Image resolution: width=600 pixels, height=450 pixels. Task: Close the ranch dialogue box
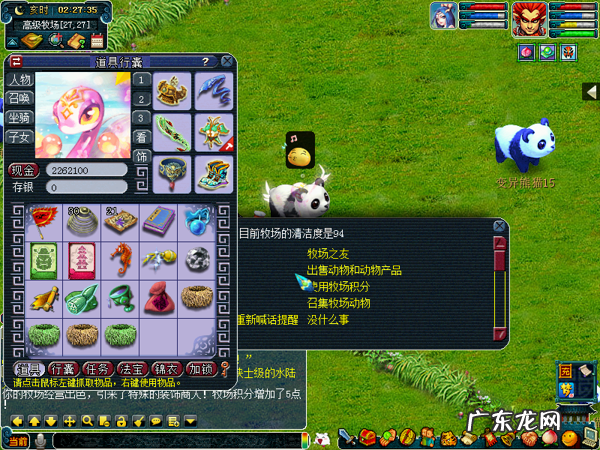pos(499,226)
